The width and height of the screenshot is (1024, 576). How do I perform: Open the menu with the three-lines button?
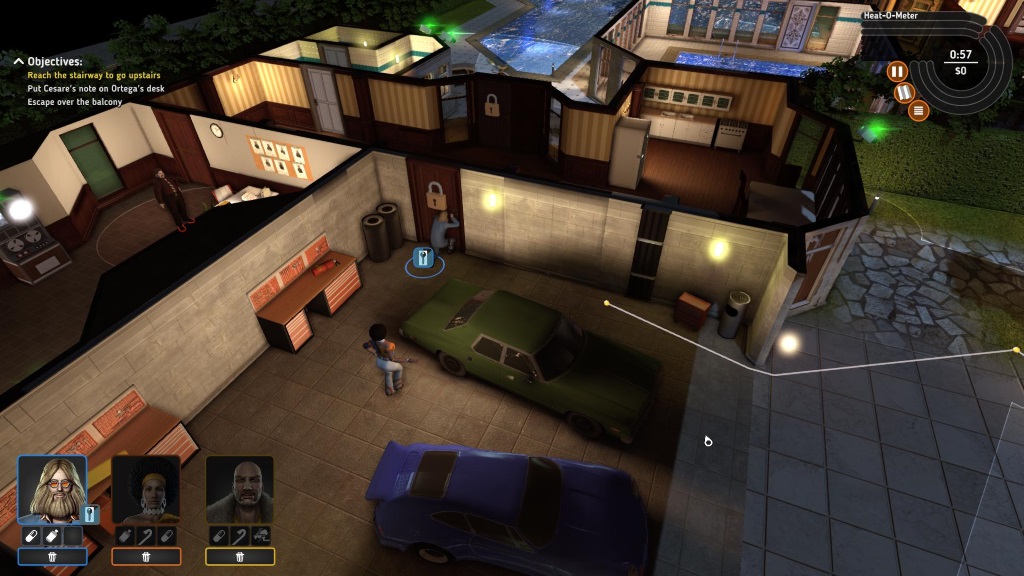(920, 110)
